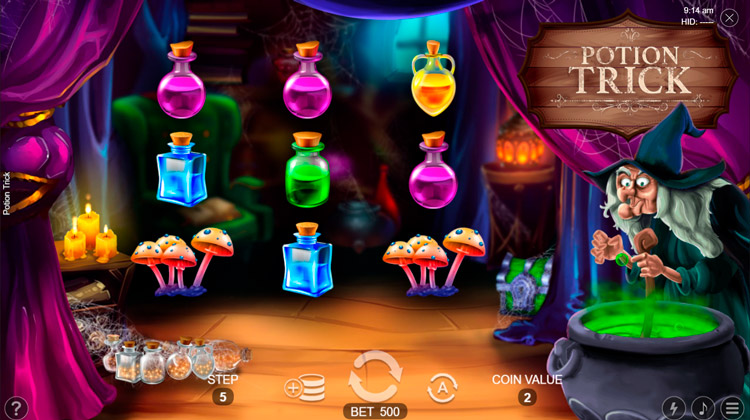Open the bet coins stack button

(x=305, y=388)
